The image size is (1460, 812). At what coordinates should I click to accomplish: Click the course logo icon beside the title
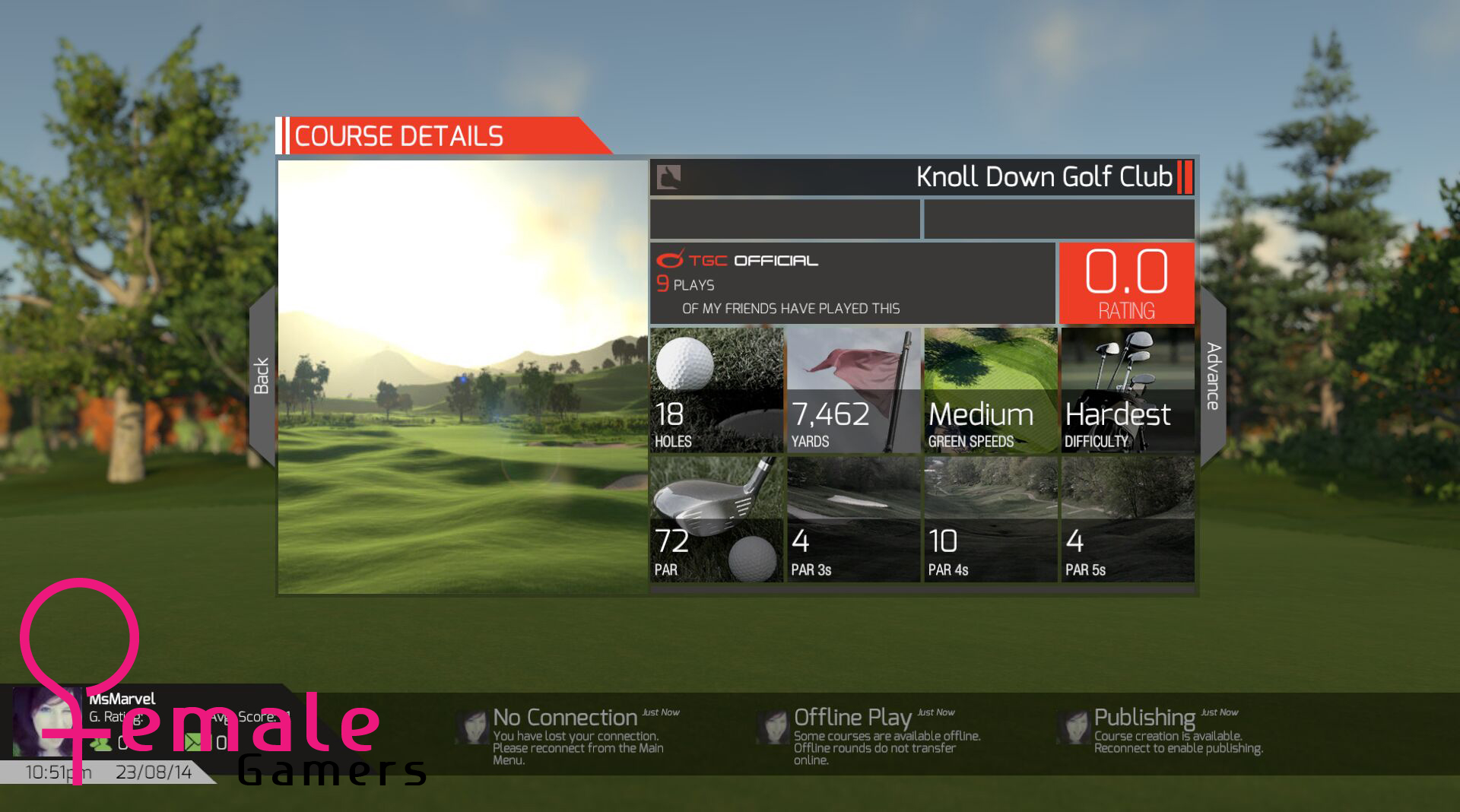click(668, 177)
